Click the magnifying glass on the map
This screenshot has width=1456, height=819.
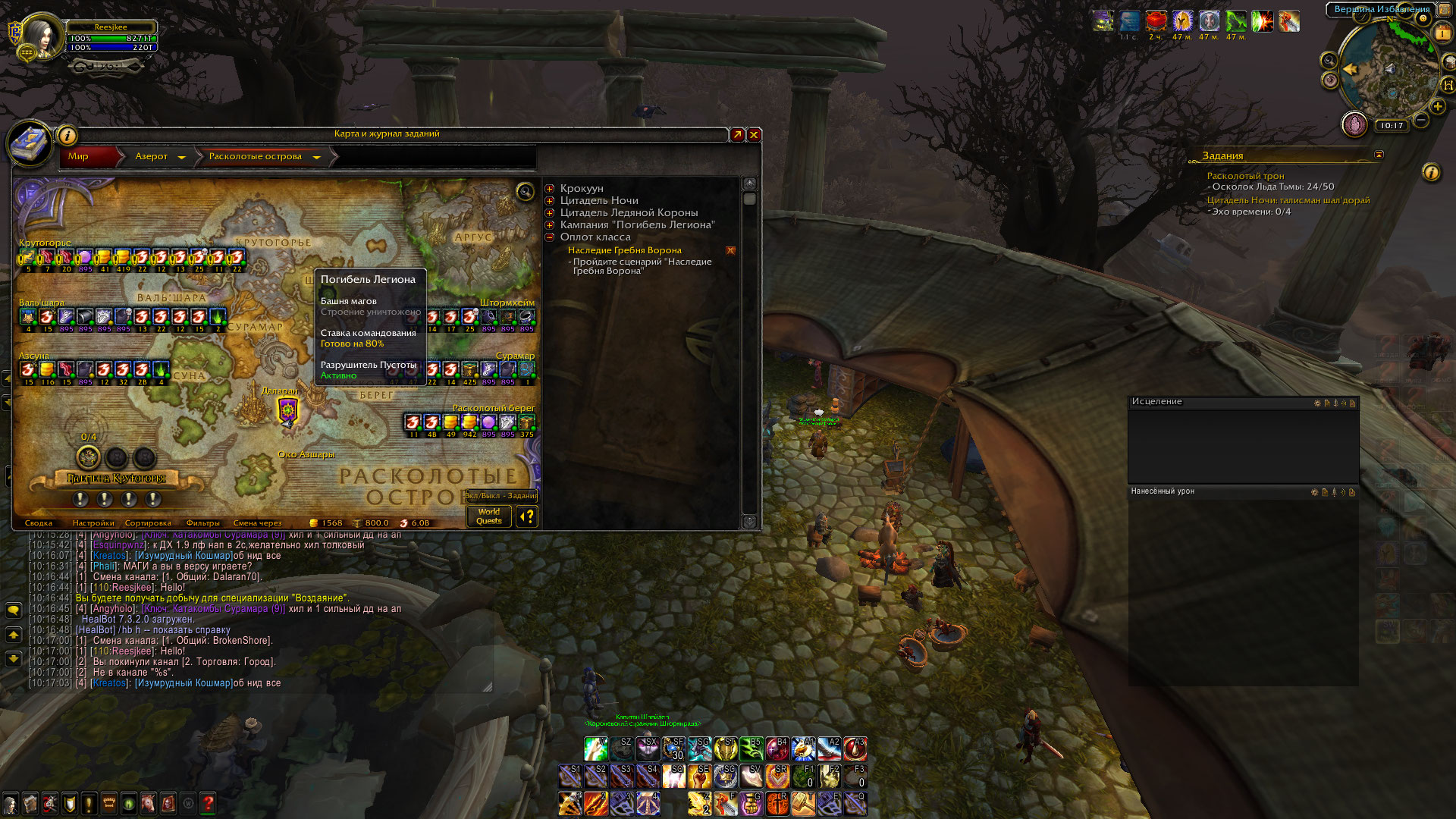(x=525, y=192)
